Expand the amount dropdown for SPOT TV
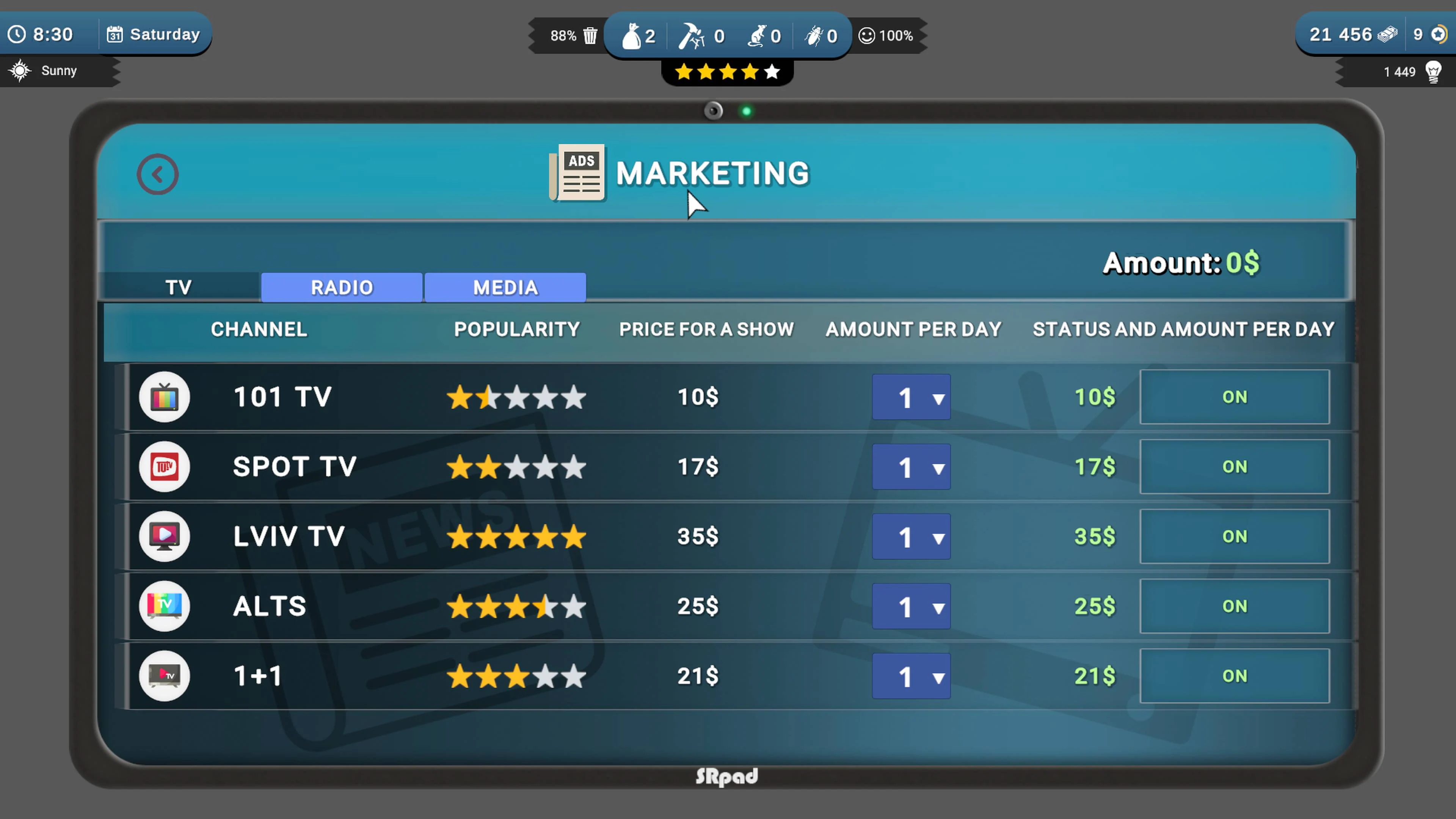 coord(911,466)
